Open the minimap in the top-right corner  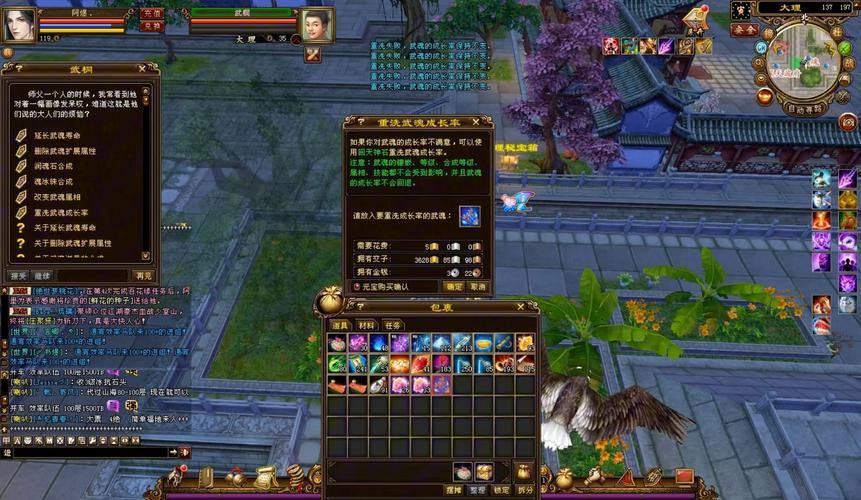[x=805, y=60]
